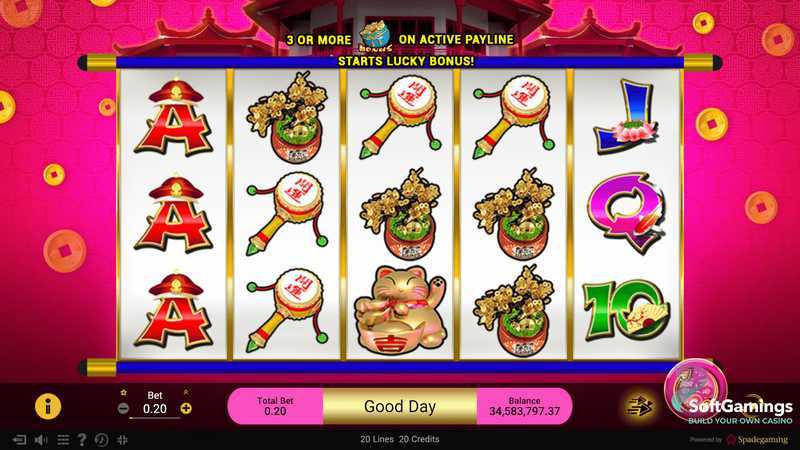Open the list menu icon

click(x=63, y=439)
